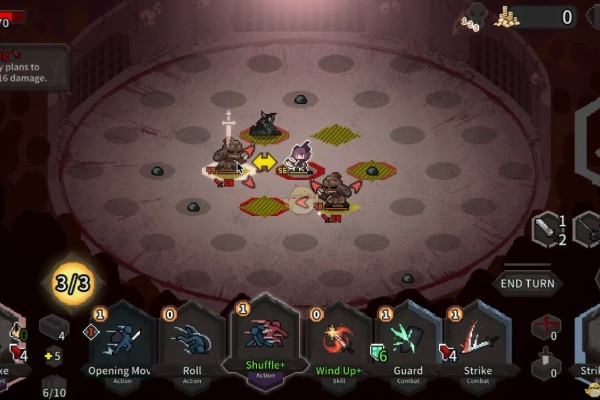The image size is (600, 400).
Task: Select the Strike combat card
Action: (477, 343)
